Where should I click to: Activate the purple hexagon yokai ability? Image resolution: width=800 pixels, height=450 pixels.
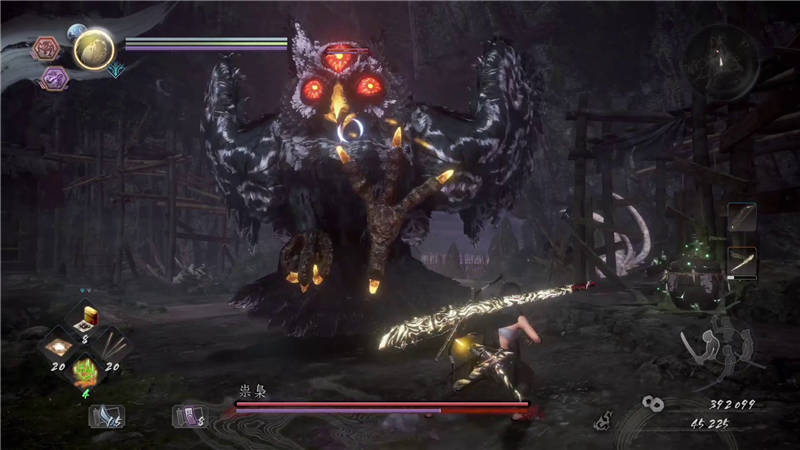(53, 79)
